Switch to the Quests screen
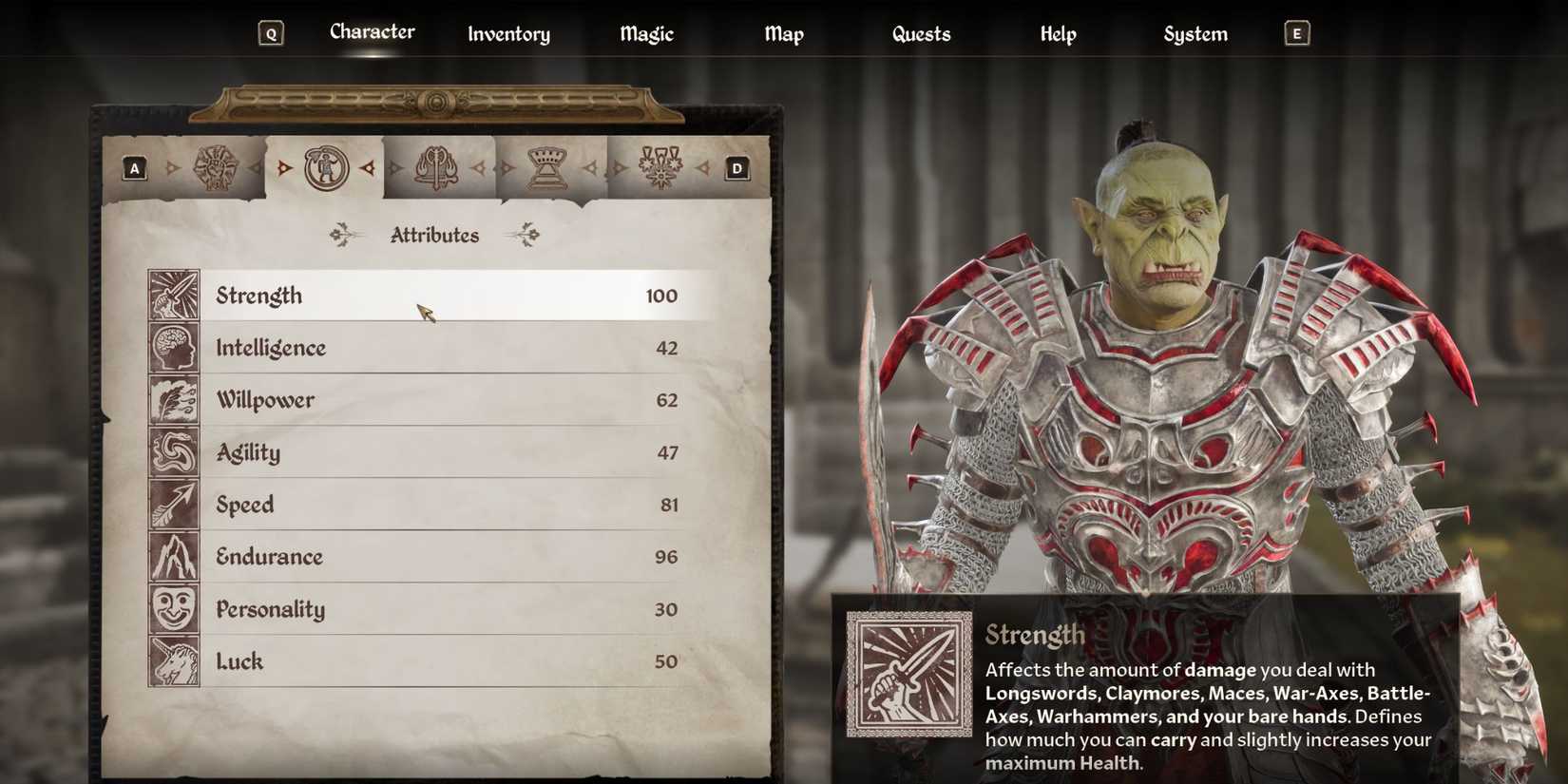1568x784 pixels. point(920,34)
